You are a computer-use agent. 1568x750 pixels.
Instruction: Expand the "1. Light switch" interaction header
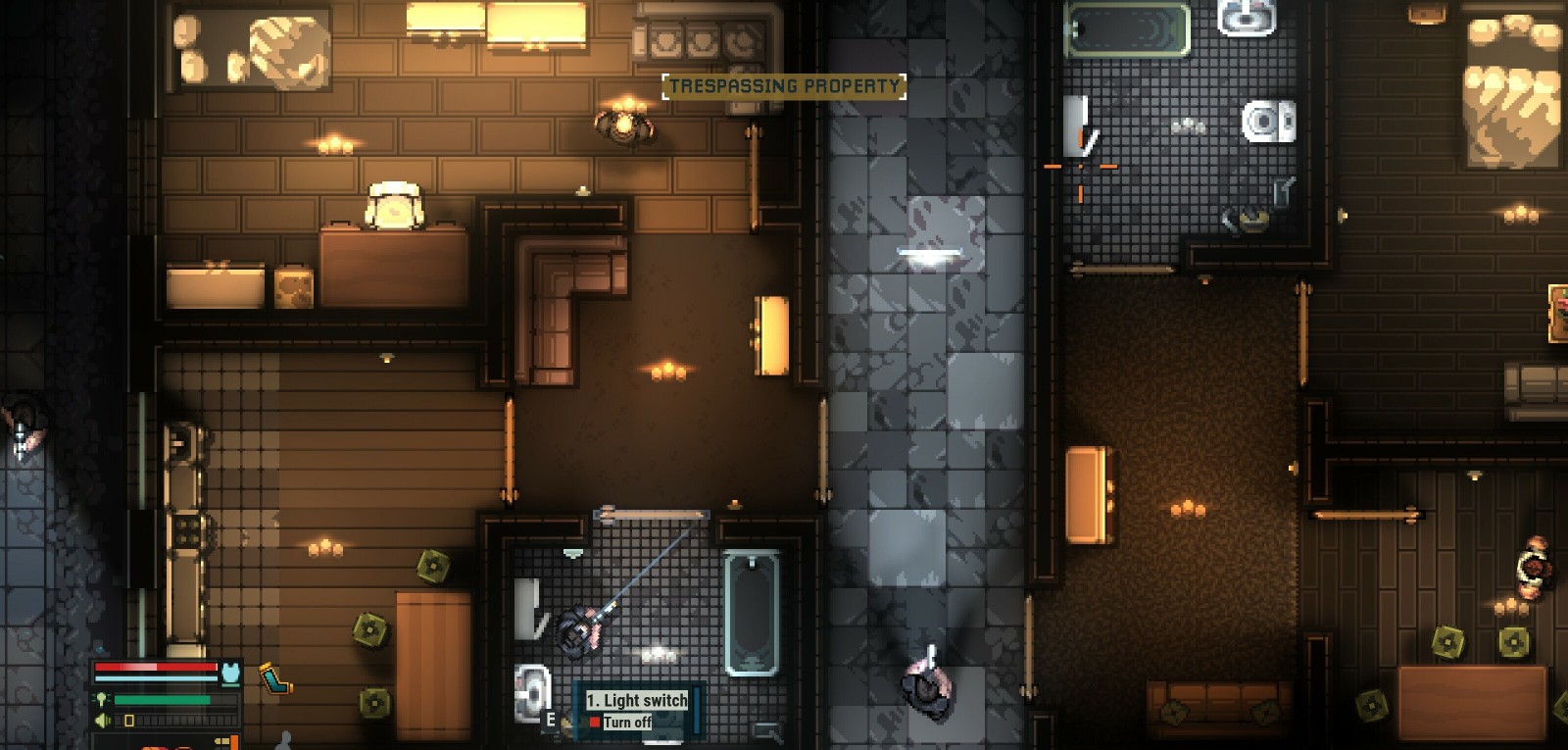pos(638,700)
